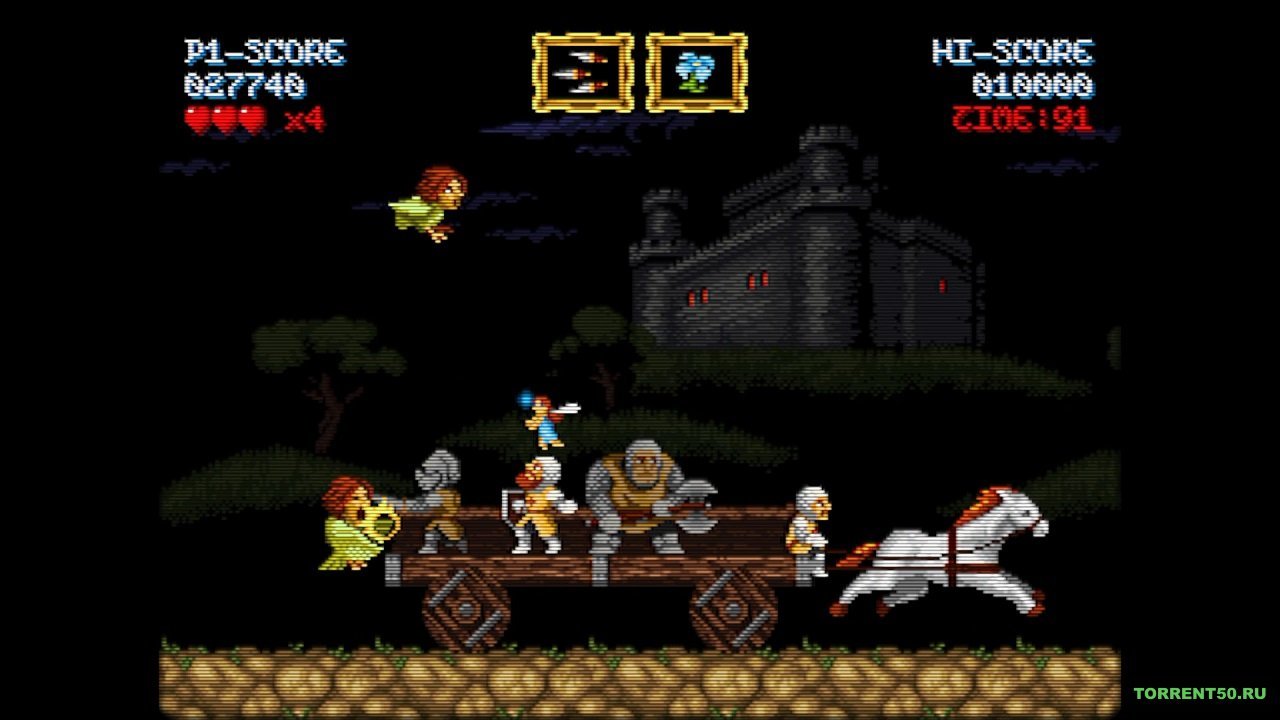The image size is (1280, 720).
Task: Click the blue flower item icon frame
Action: click(698, 70)
